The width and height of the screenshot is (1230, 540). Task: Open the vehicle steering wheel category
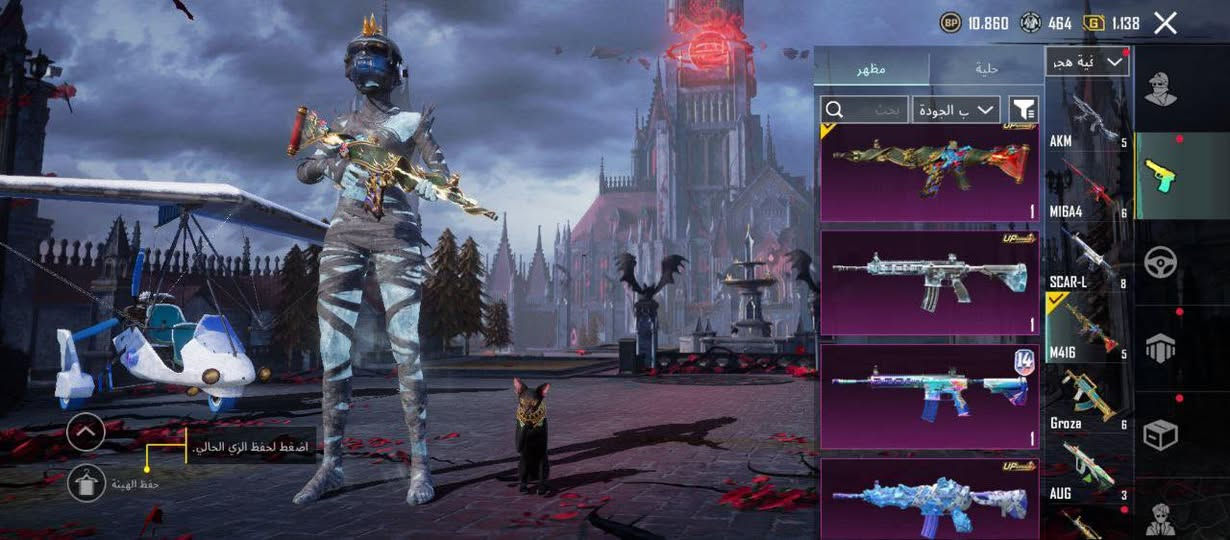point(1161,262)
